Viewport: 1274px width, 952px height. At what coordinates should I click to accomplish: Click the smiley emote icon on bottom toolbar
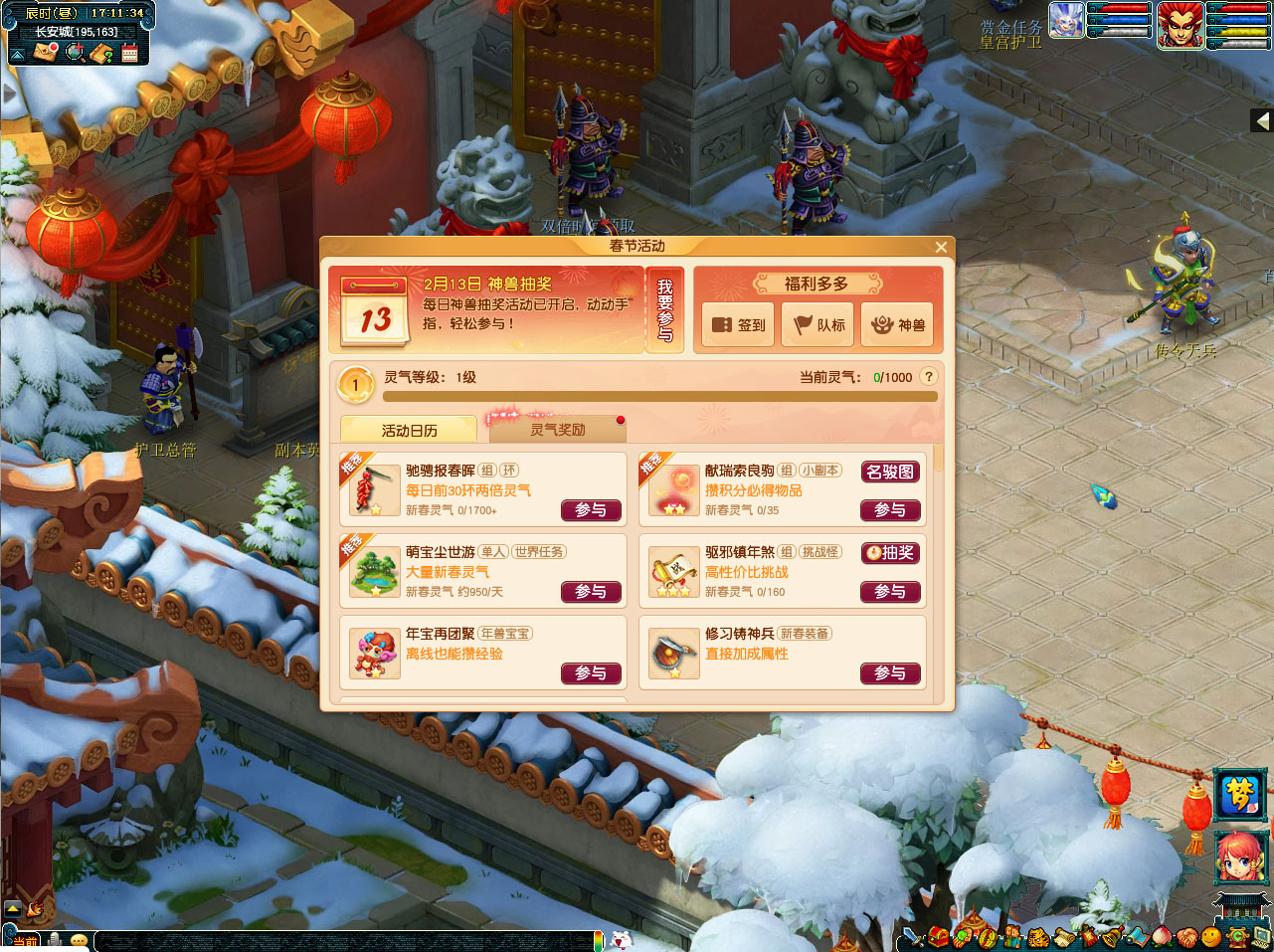(x=1211, y=938)
